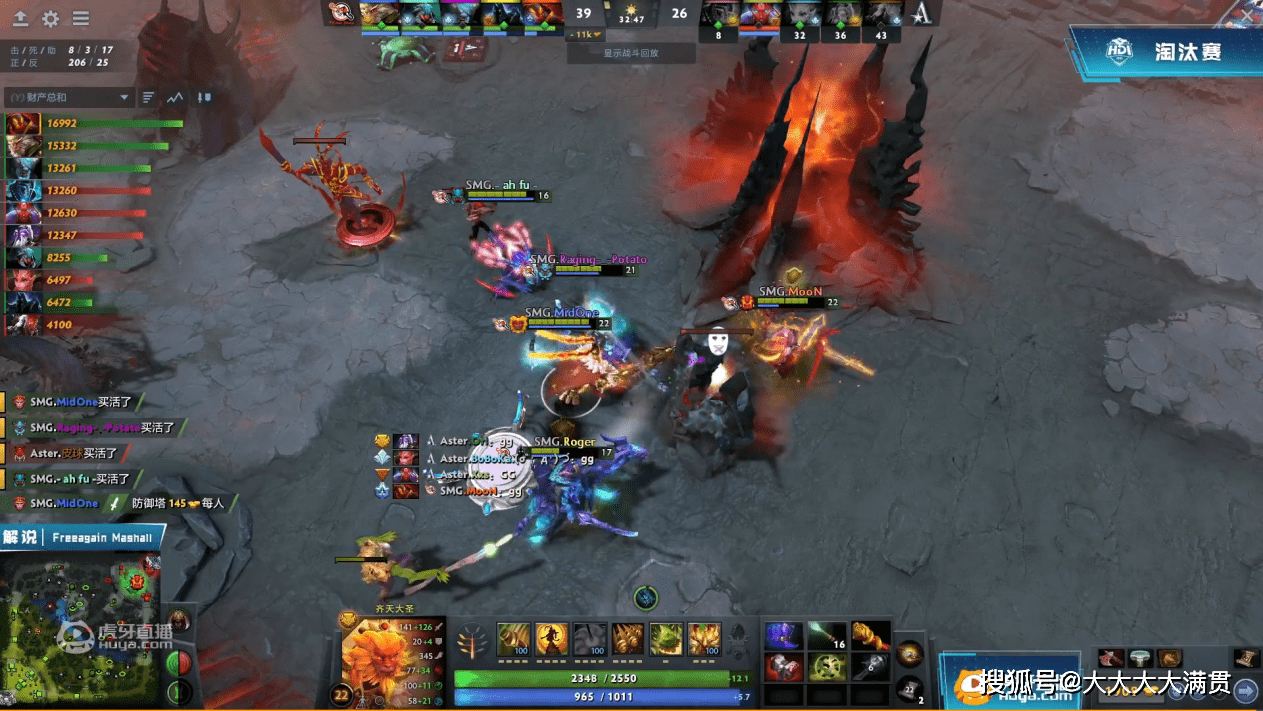Open the talent tree icon
1263x711 pixels.
point(471,640)
